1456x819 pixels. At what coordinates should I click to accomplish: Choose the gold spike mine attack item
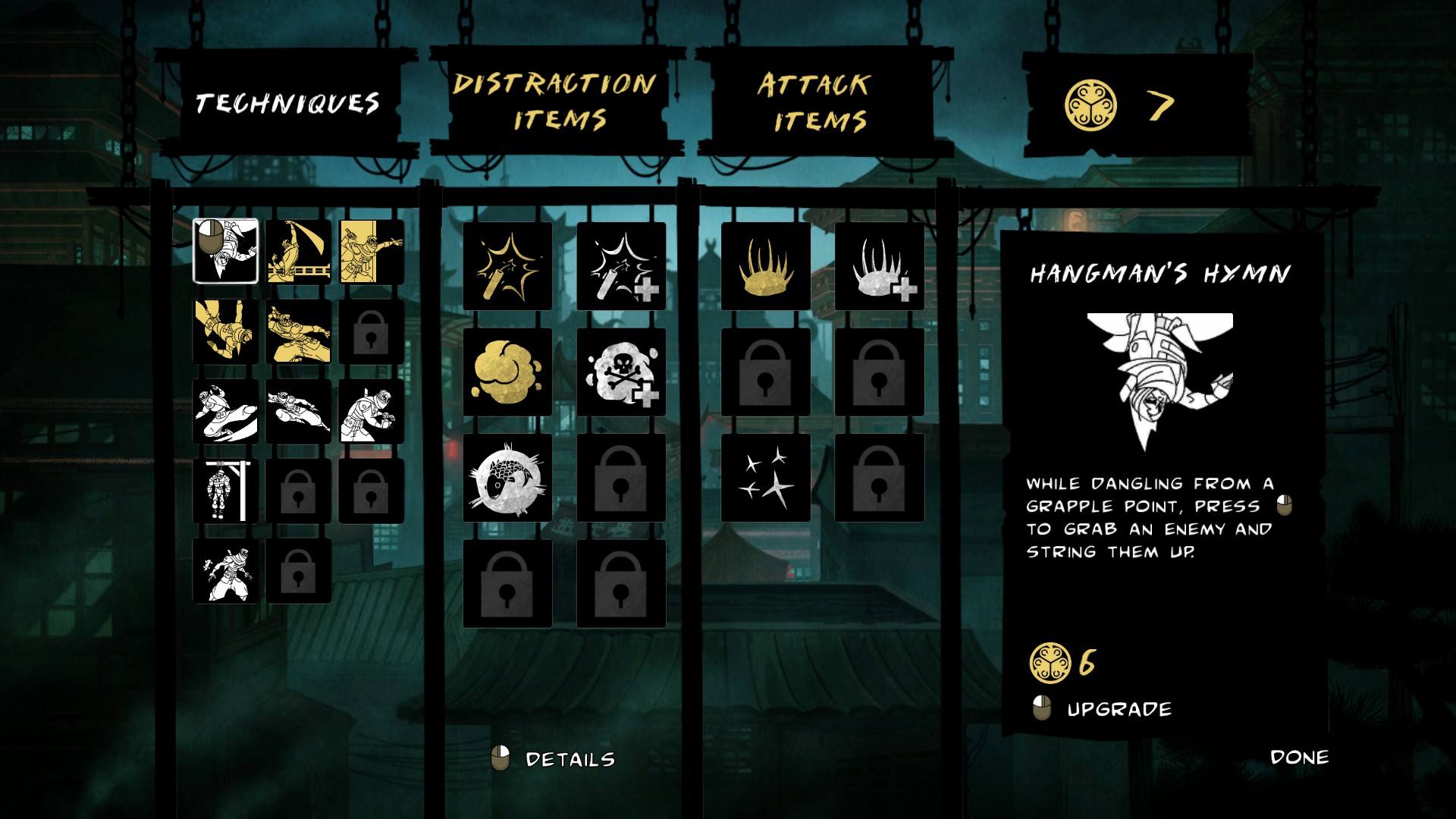coord(765,266)
